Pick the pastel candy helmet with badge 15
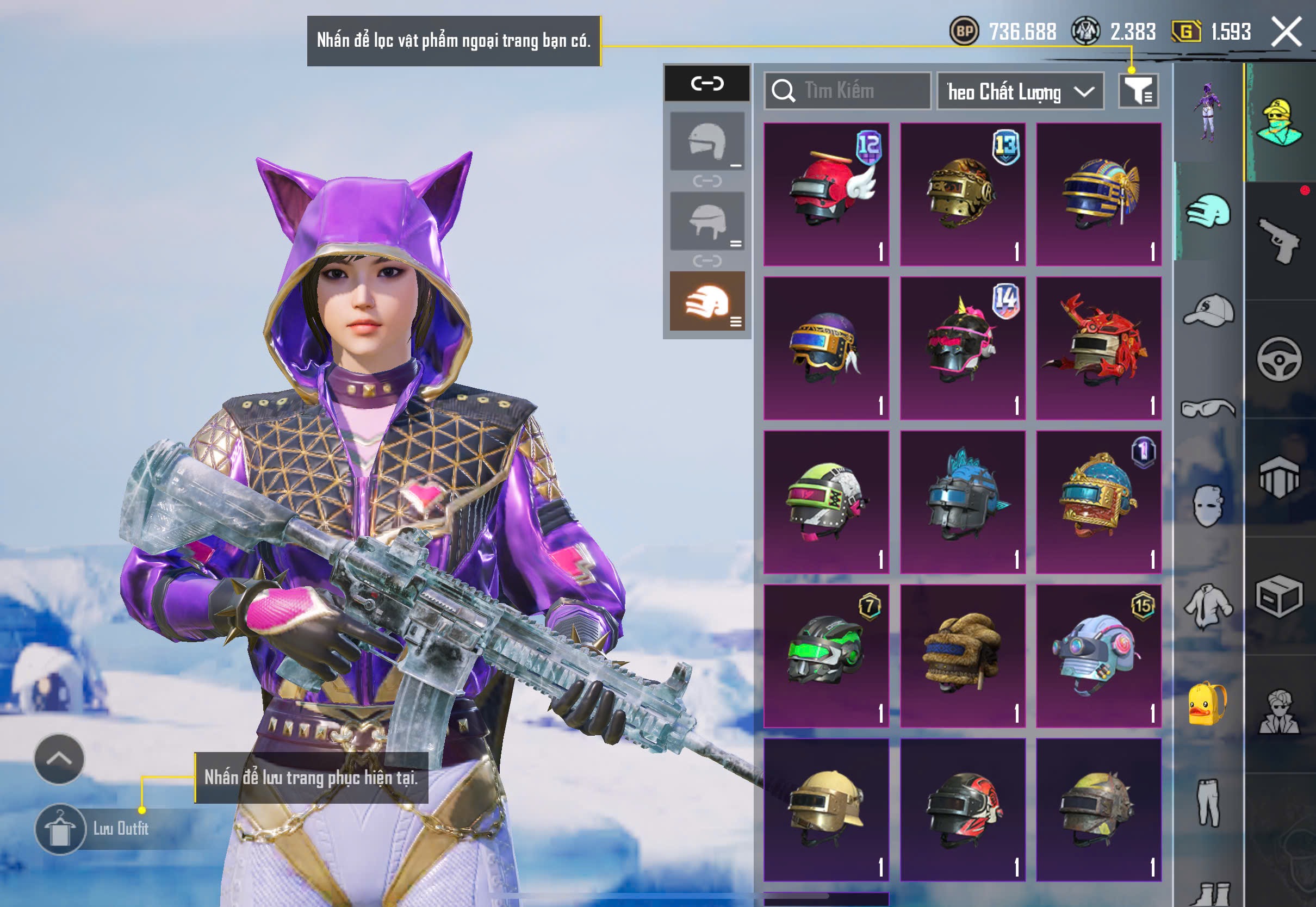 1098,656
